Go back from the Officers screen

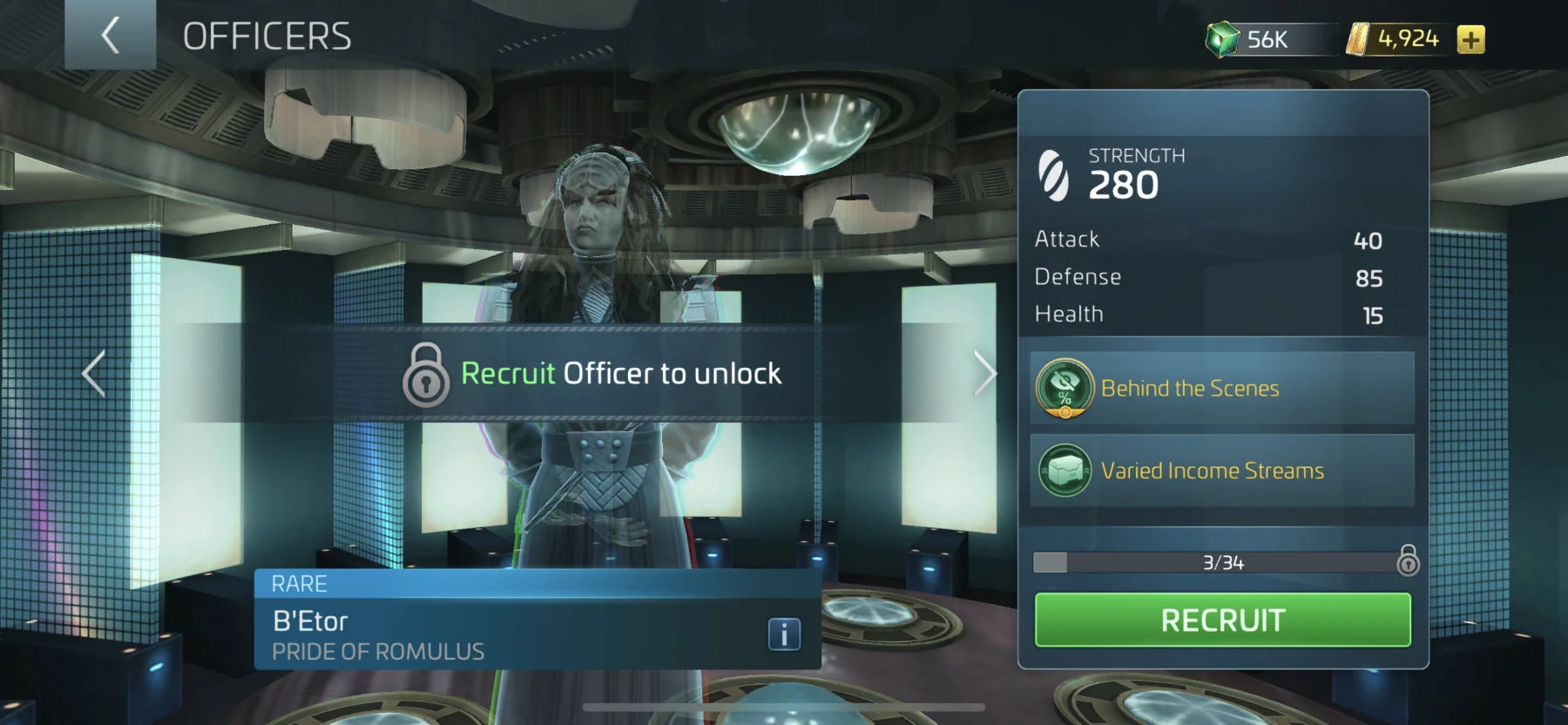pyautogui.click(x=110, y=36)
